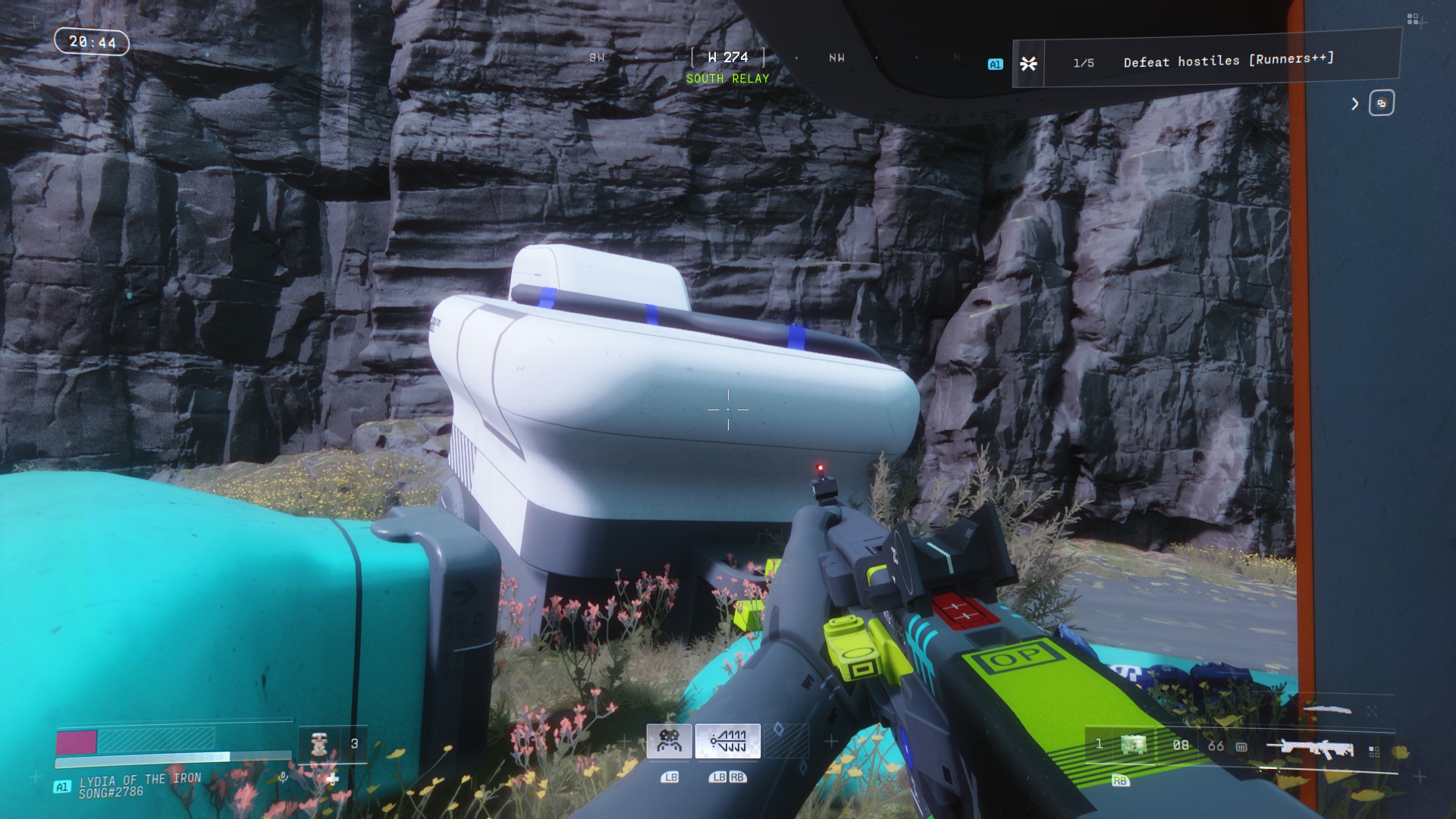Open the linked-squares contract button

pos(1381,103)
